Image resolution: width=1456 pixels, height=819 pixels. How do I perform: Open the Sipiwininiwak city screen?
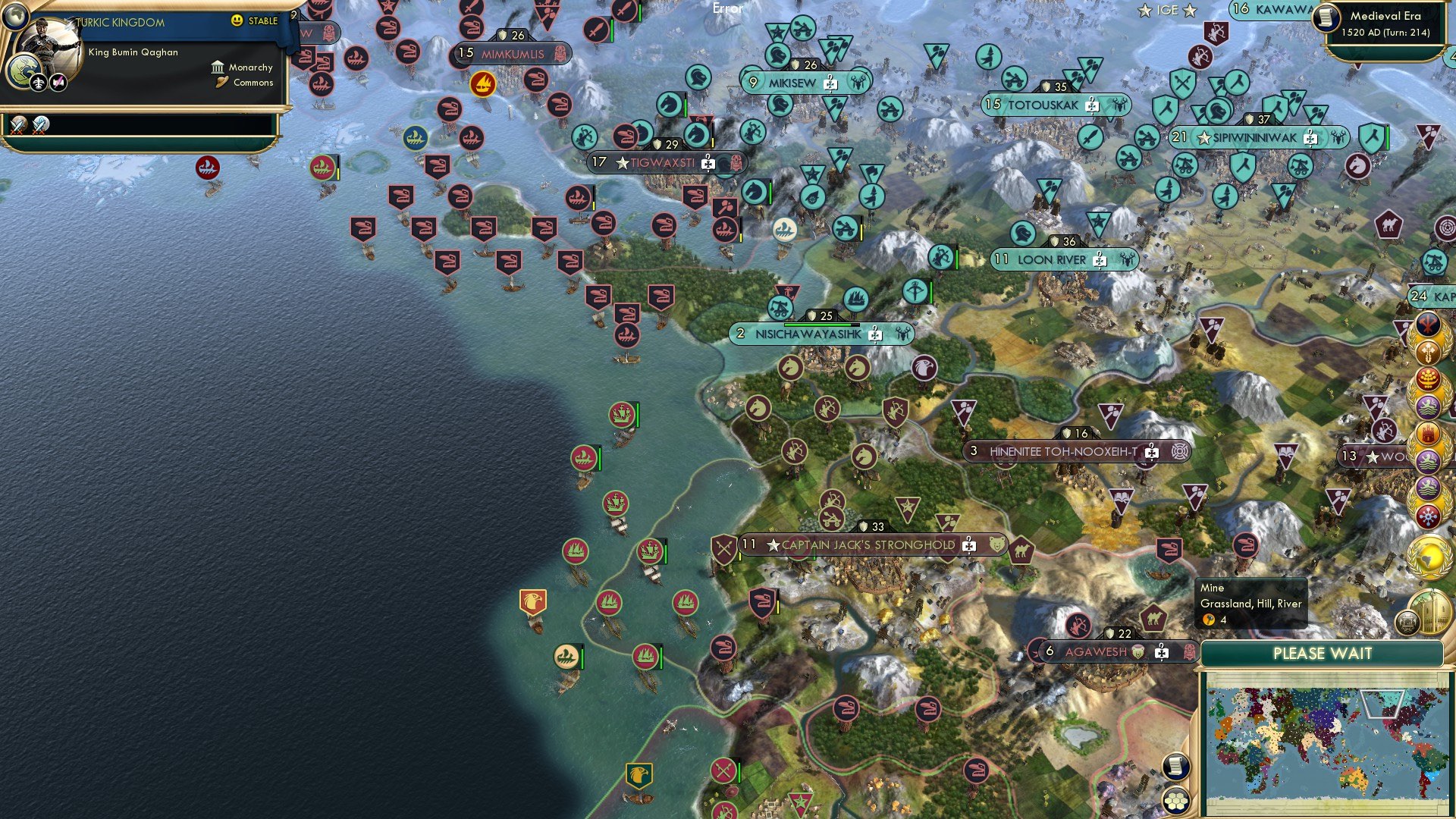tap(1255, 137)
